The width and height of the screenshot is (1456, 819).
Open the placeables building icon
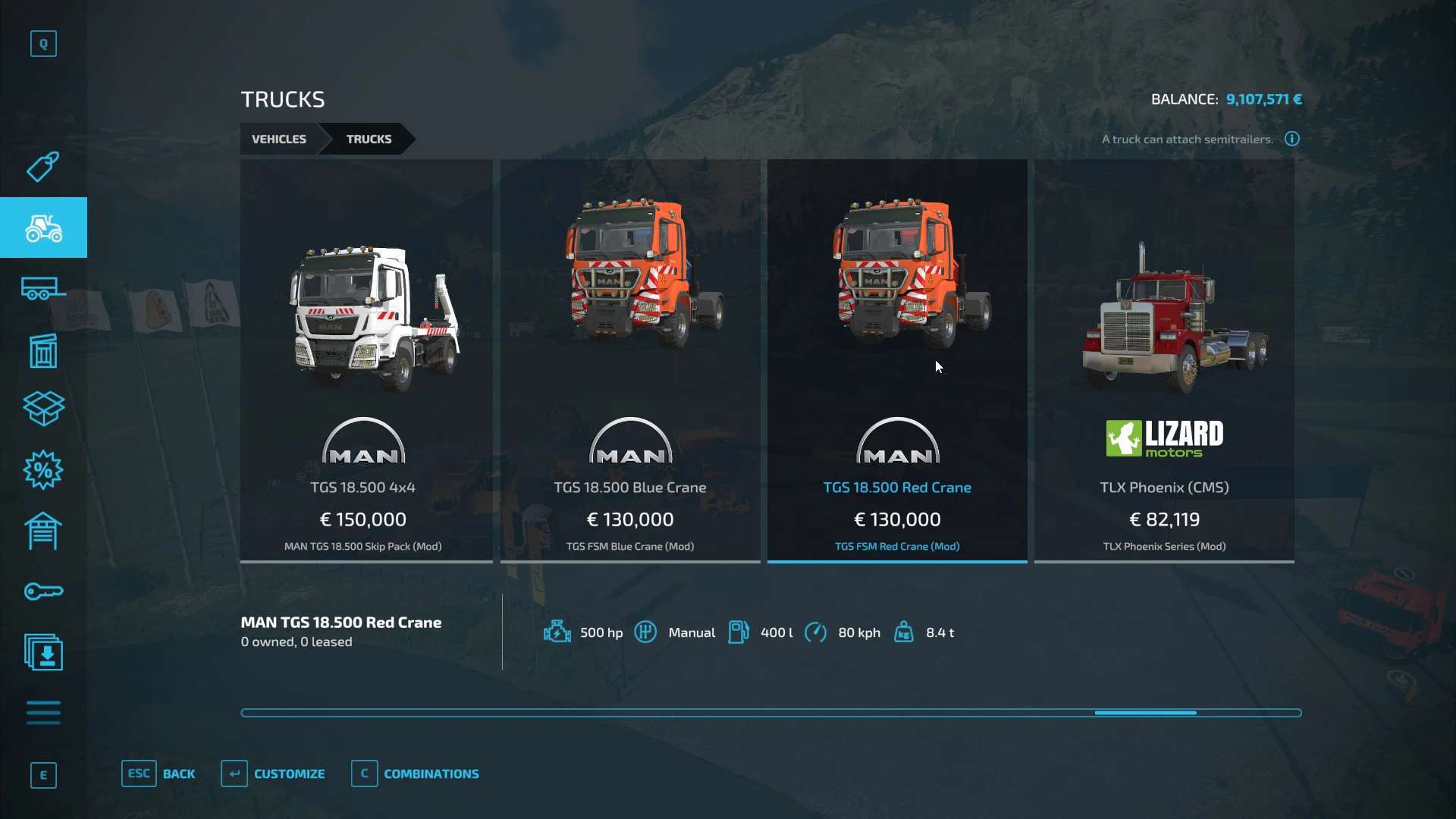pos(43,349)
